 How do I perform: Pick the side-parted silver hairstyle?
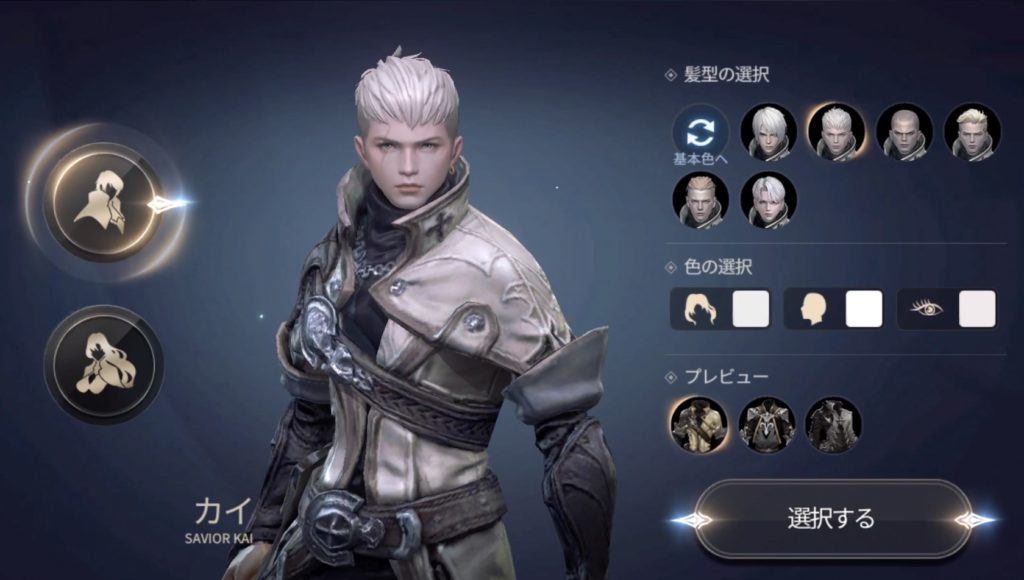tap(768, 200)
